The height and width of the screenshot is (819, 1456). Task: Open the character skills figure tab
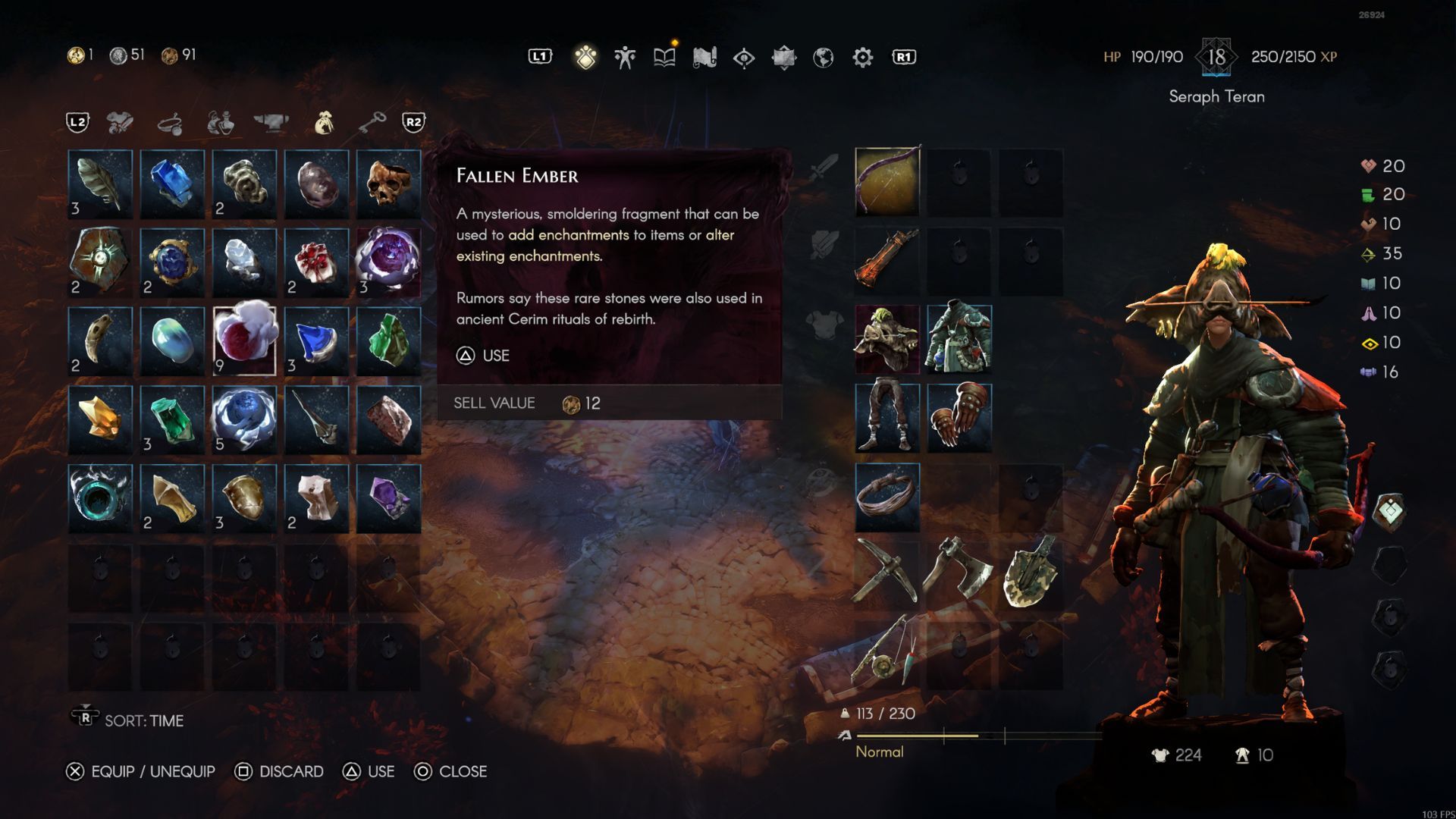625,57
